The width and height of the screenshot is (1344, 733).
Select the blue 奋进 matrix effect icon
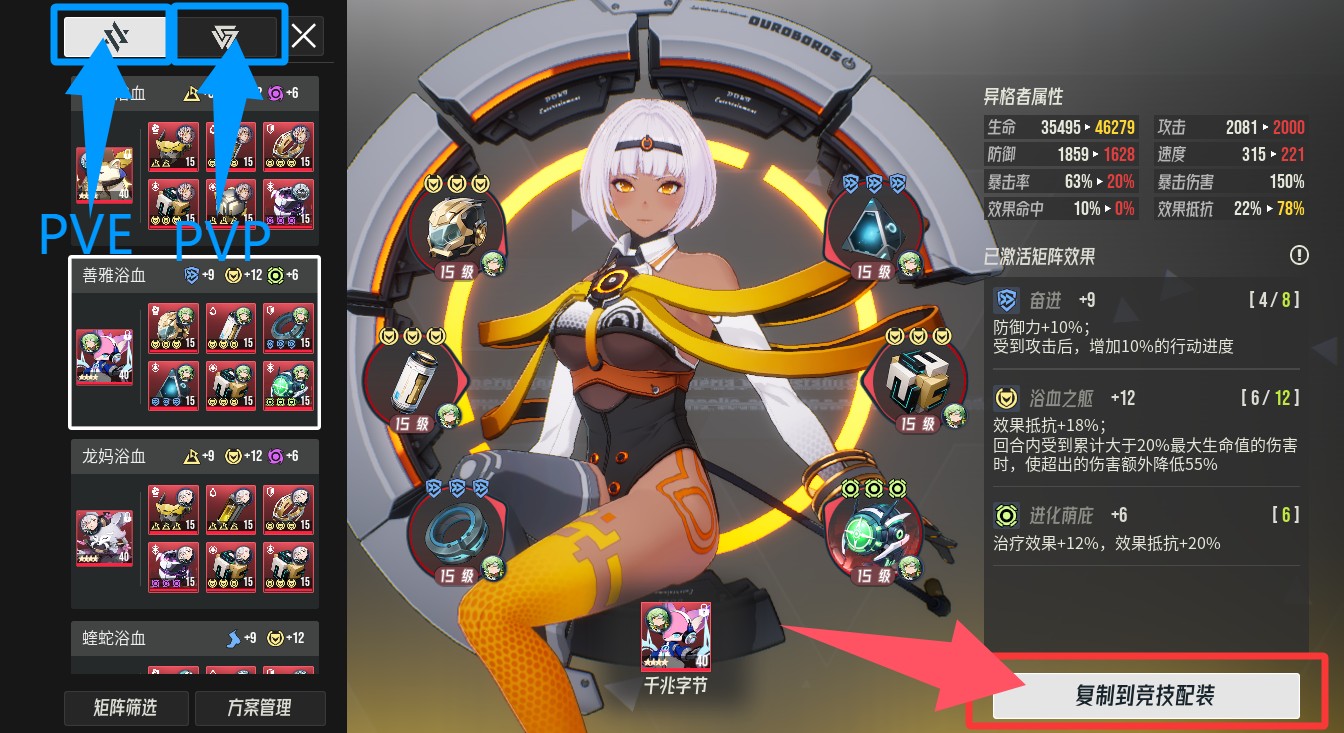coord(1007,302)
